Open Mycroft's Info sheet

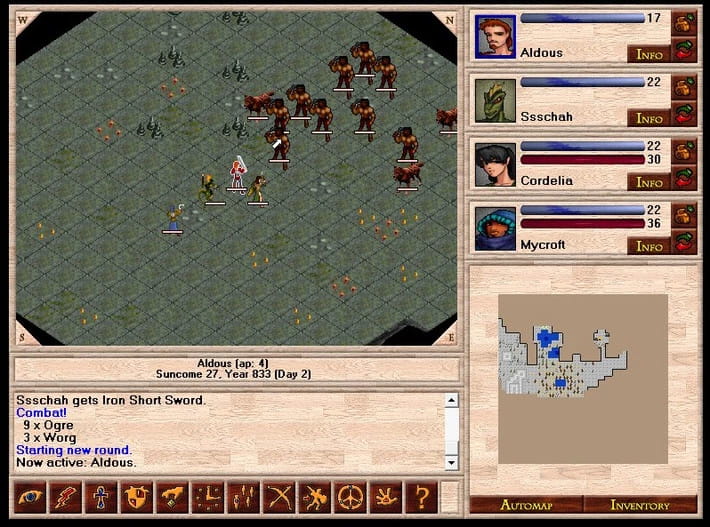pos(648,245)
